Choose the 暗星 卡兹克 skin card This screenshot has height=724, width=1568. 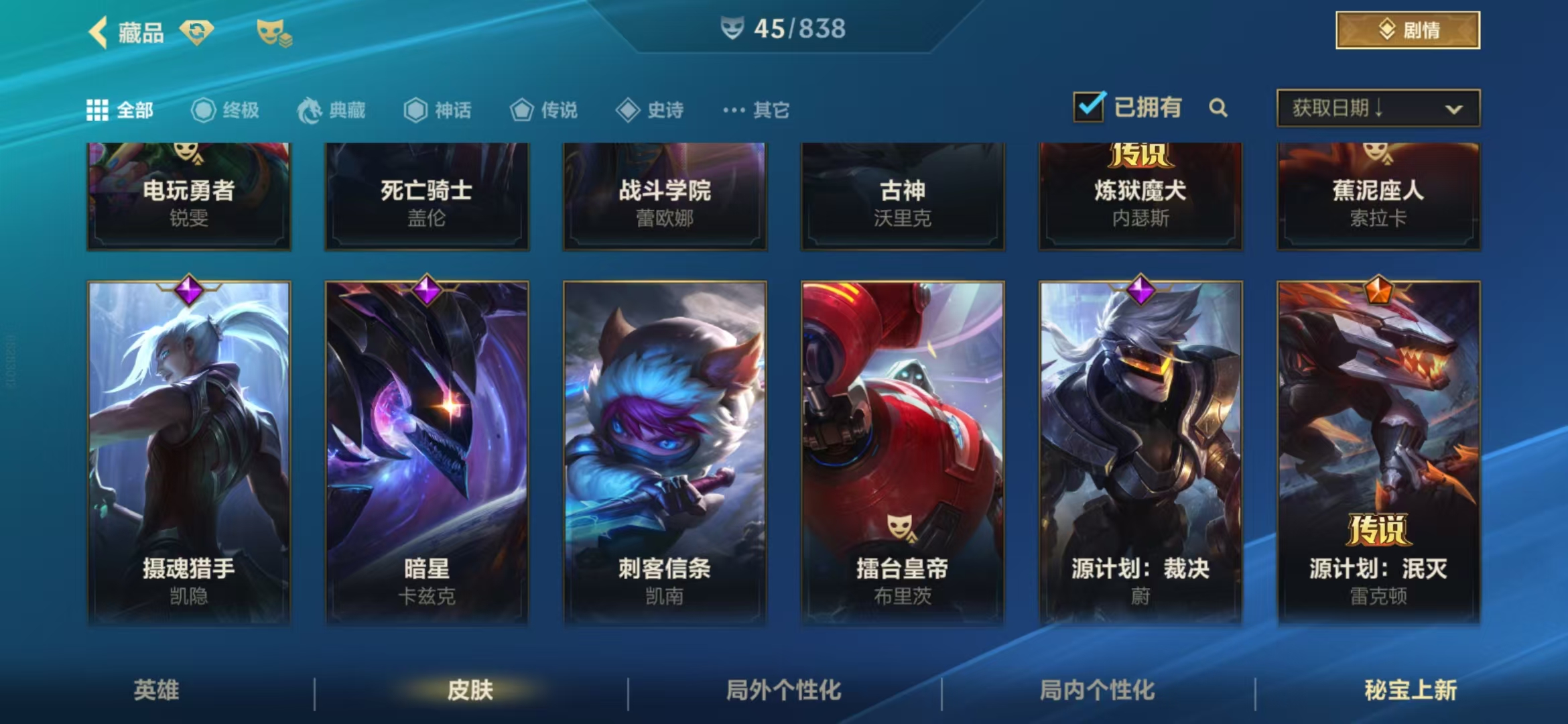pos(427,452)
